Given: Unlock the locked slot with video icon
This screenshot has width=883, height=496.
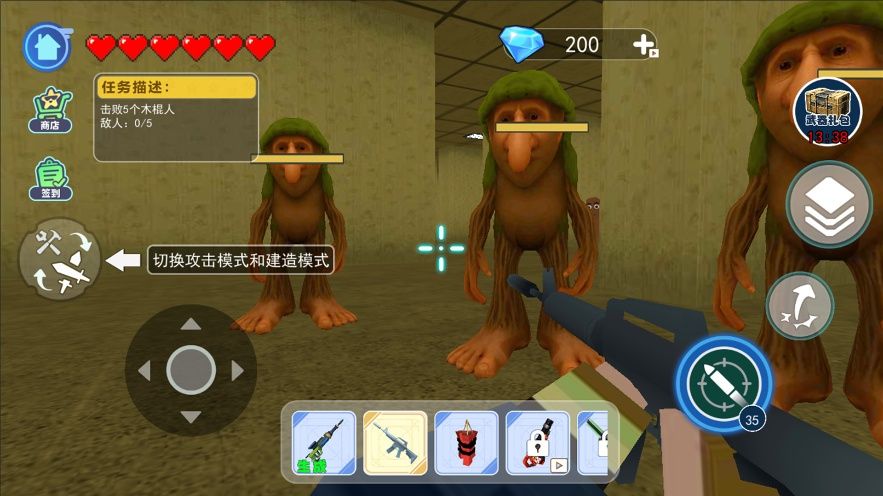Looking at the screenshot, I should [537, 443].
